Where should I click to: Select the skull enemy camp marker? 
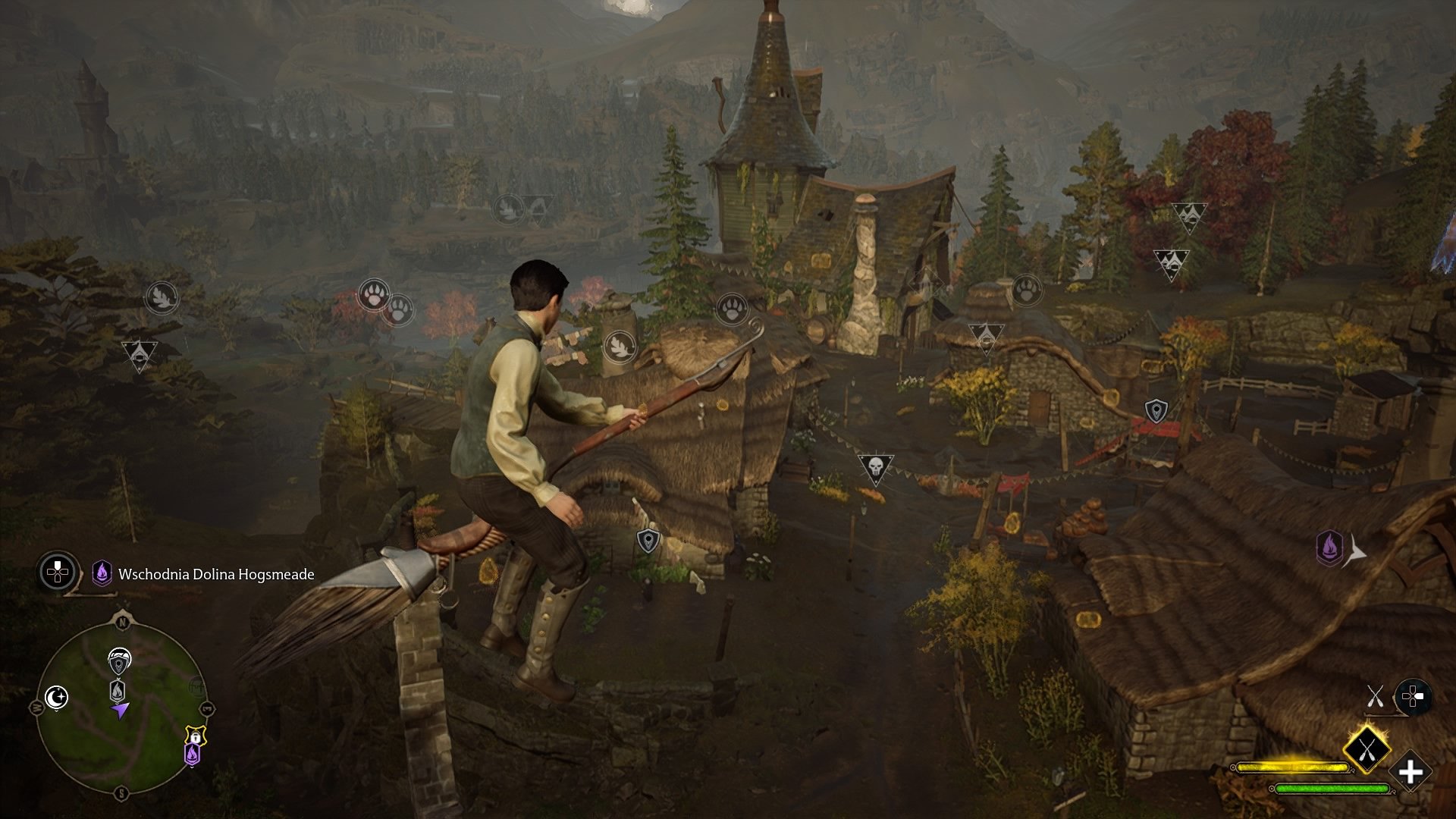pyautogui.click(x=875, y=468)
